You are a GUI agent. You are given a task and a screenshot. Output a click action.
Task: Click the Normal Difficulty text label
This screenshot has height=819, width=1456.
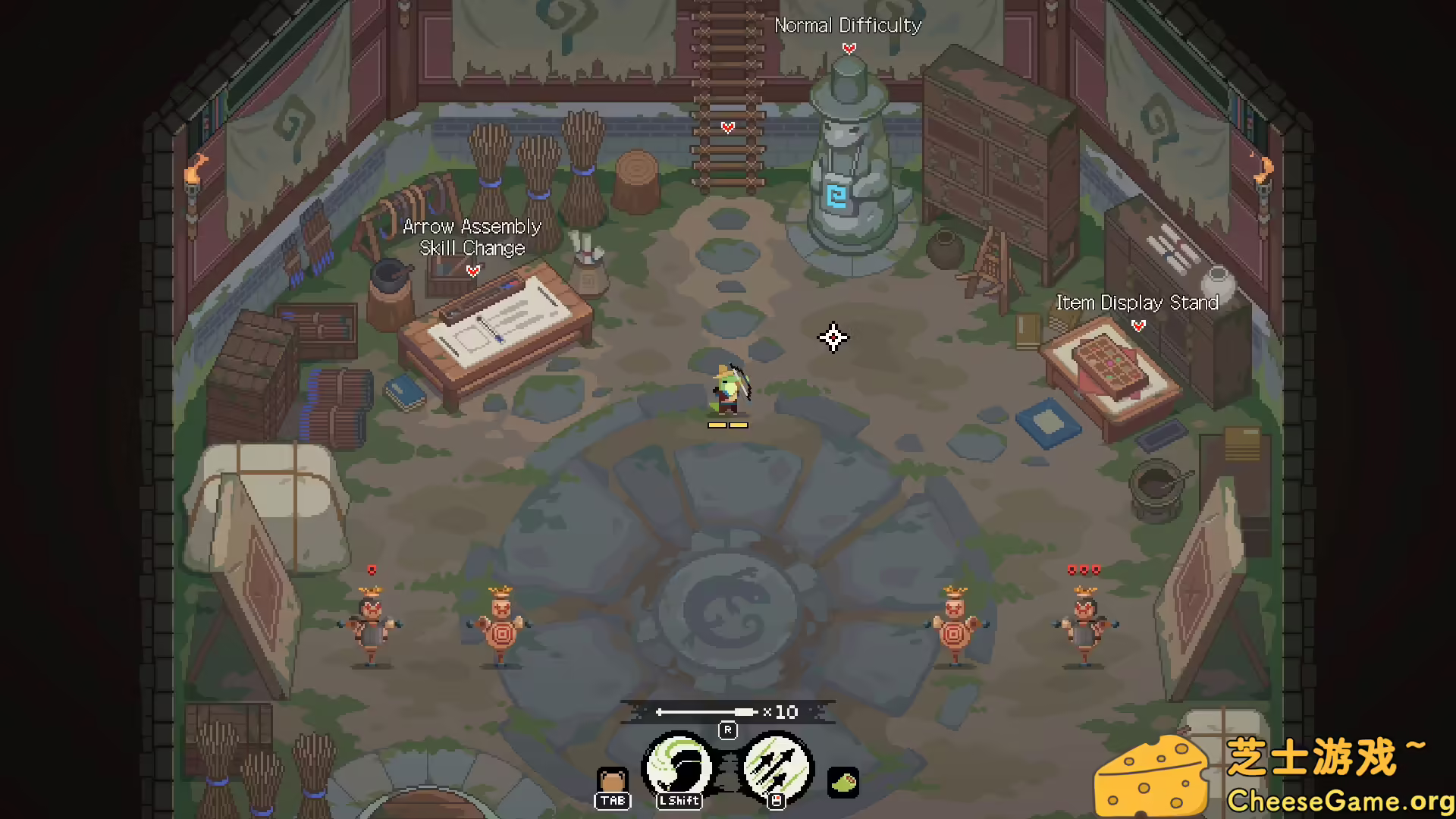pos(848,25)
